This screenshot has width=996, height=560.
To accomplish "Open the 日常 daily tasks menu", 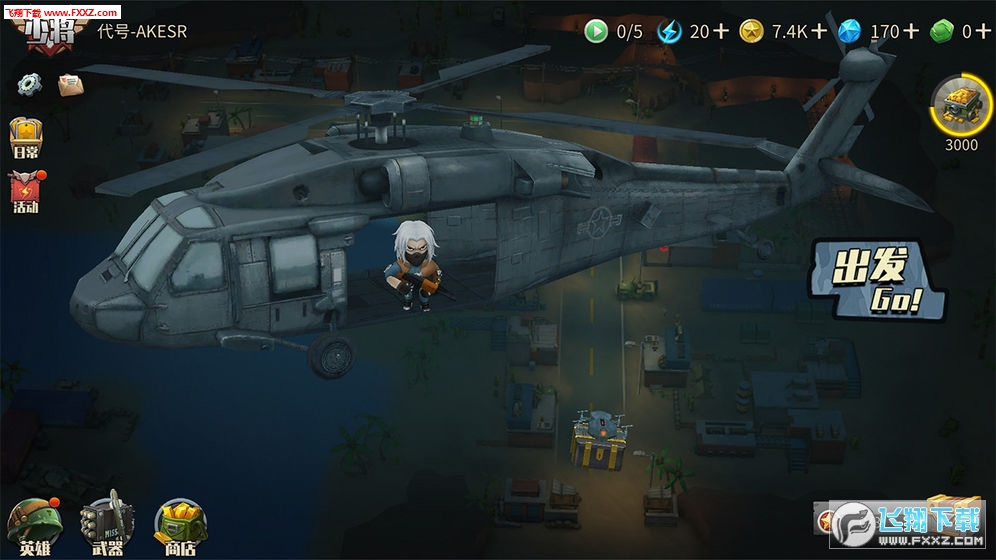I will [x=26, y=138].
